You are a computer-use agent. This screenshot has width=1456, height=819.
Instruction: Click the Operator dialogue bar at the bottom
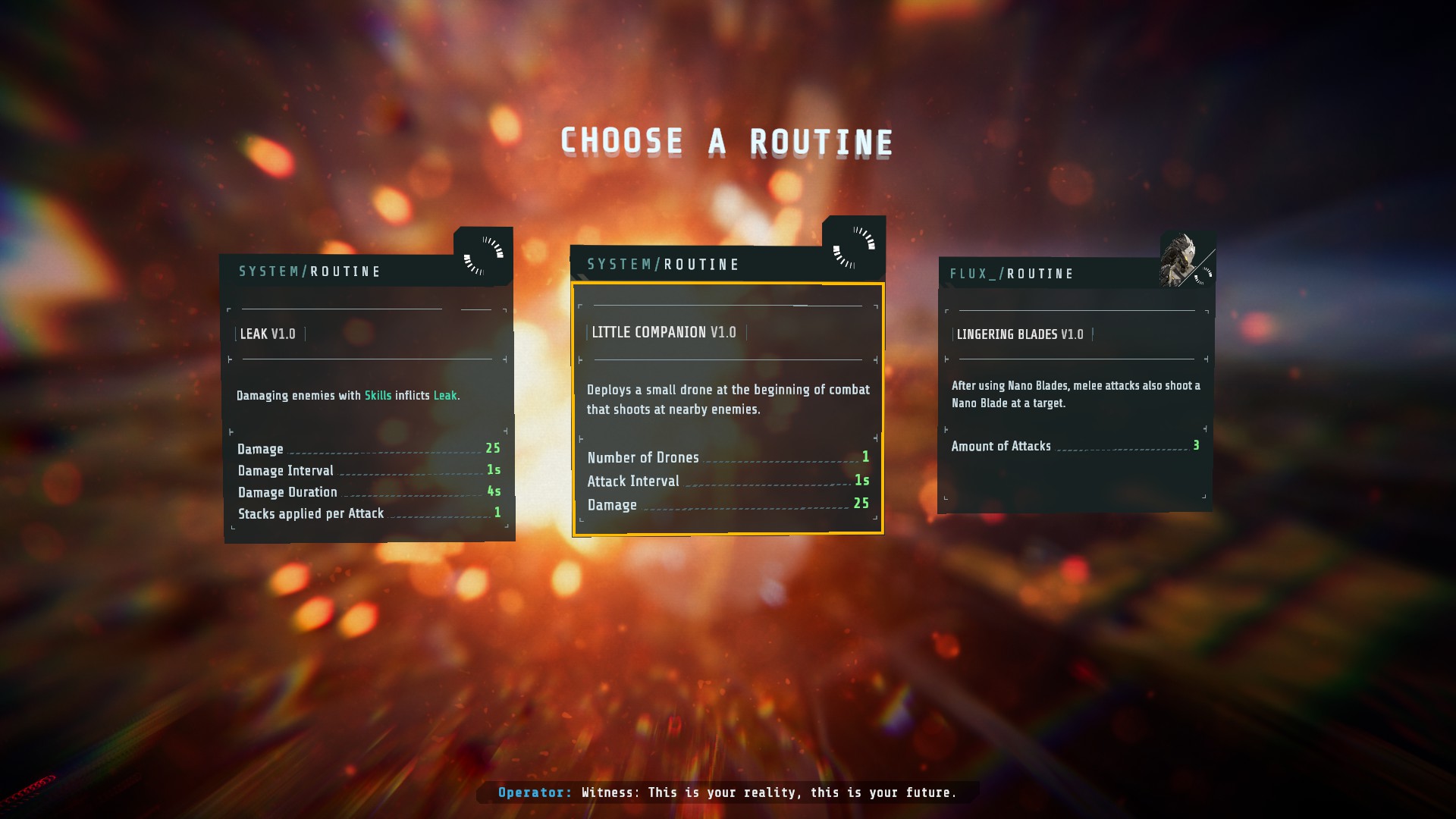726,792
